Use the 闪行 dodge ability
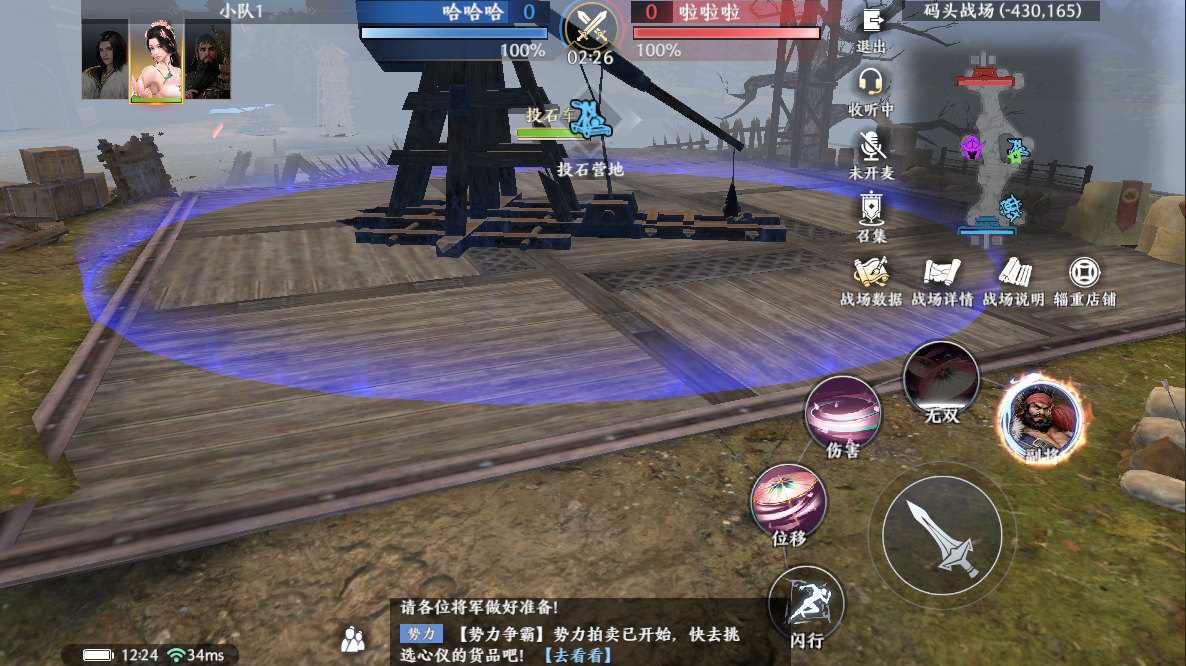The width and height of the screenshot is (1186, 666). [x=806, y=603]
